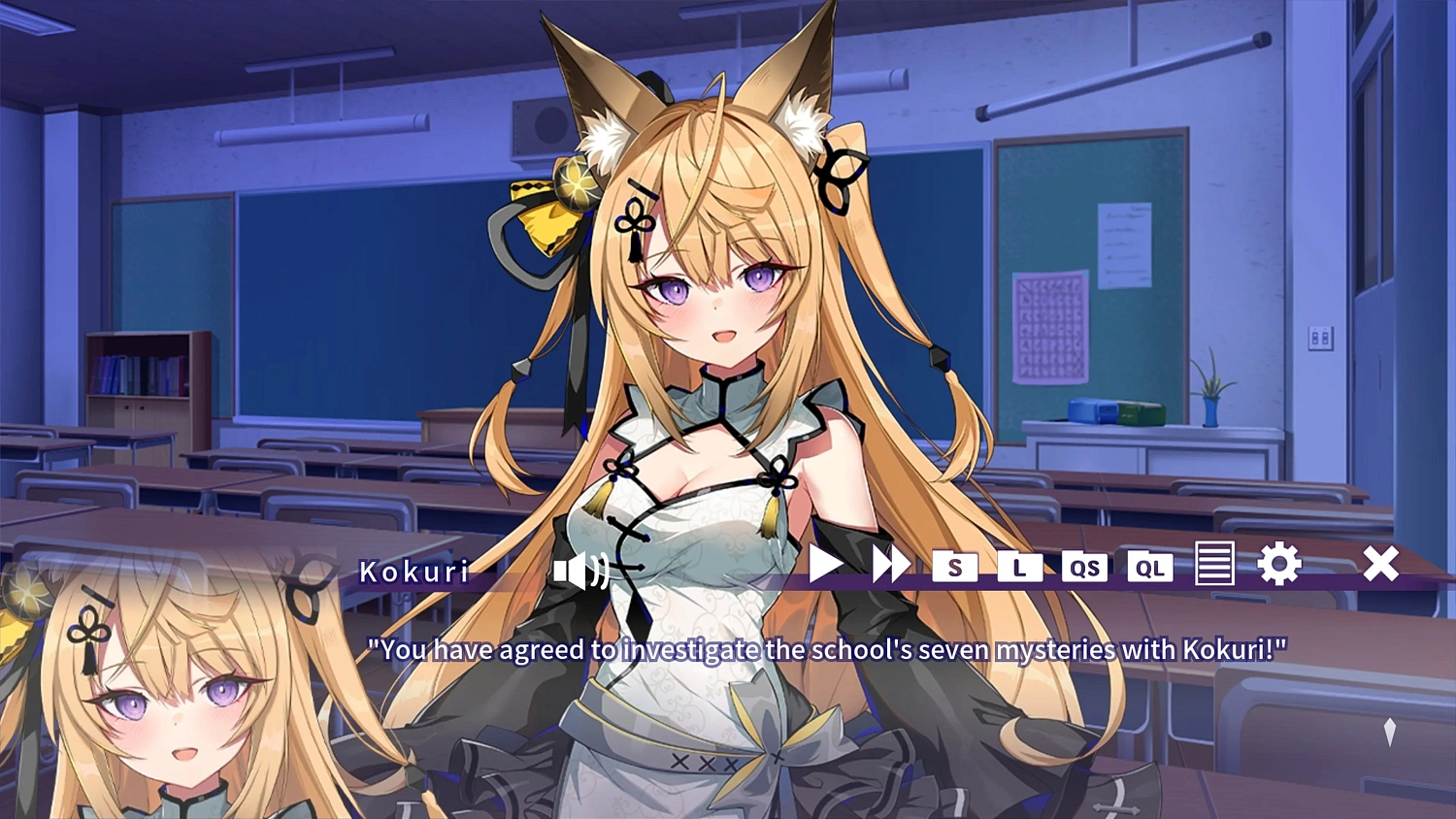Perform a quick save using the QS icon
The height and width of the screenshot is (819, 1456).
pos(1086,568)
